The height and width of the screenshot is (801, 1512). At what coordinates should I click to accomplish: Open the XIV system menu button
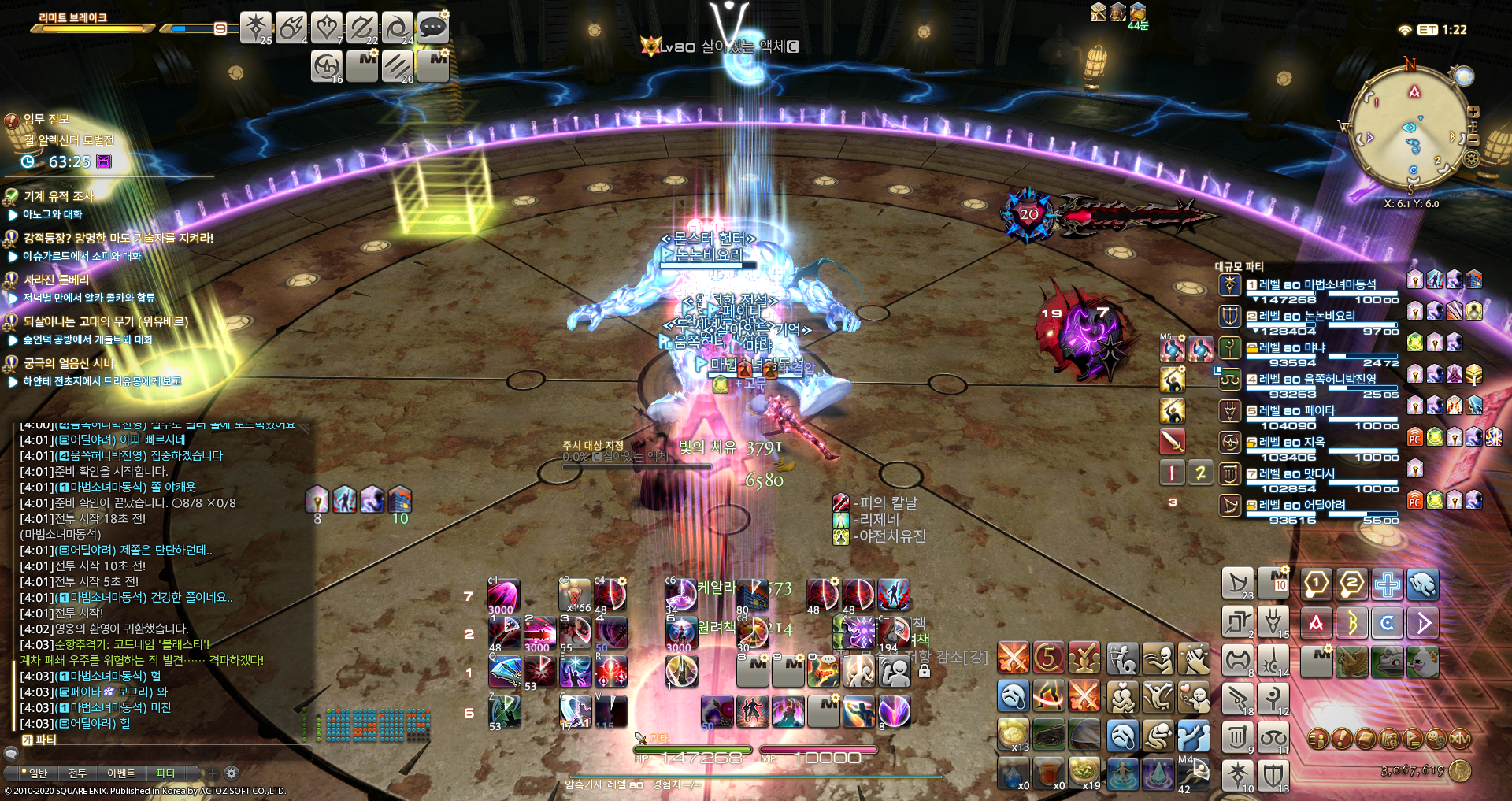(x=1459, y=739)
